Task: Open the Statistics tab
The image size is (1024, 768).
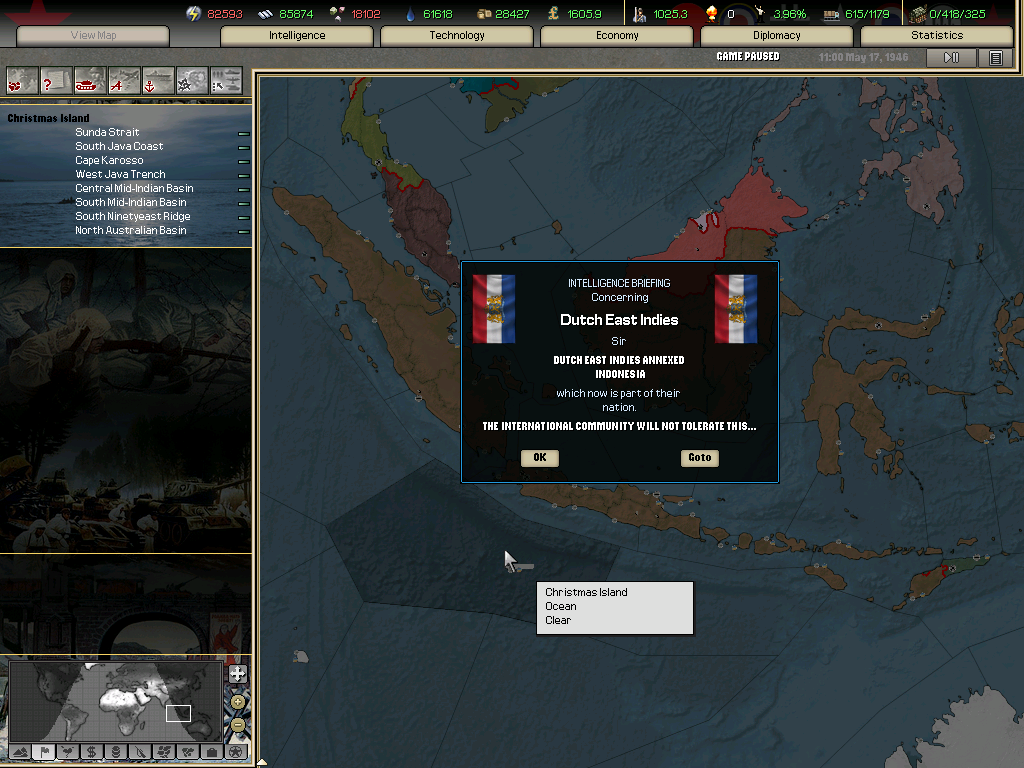Action: coord(937,36)
